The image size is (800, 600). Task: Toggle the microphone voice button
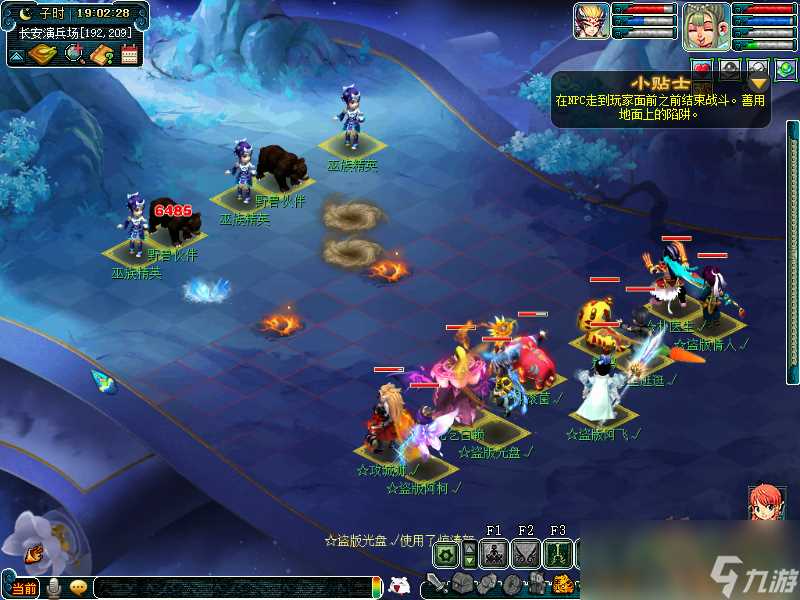tap(53, 588)
